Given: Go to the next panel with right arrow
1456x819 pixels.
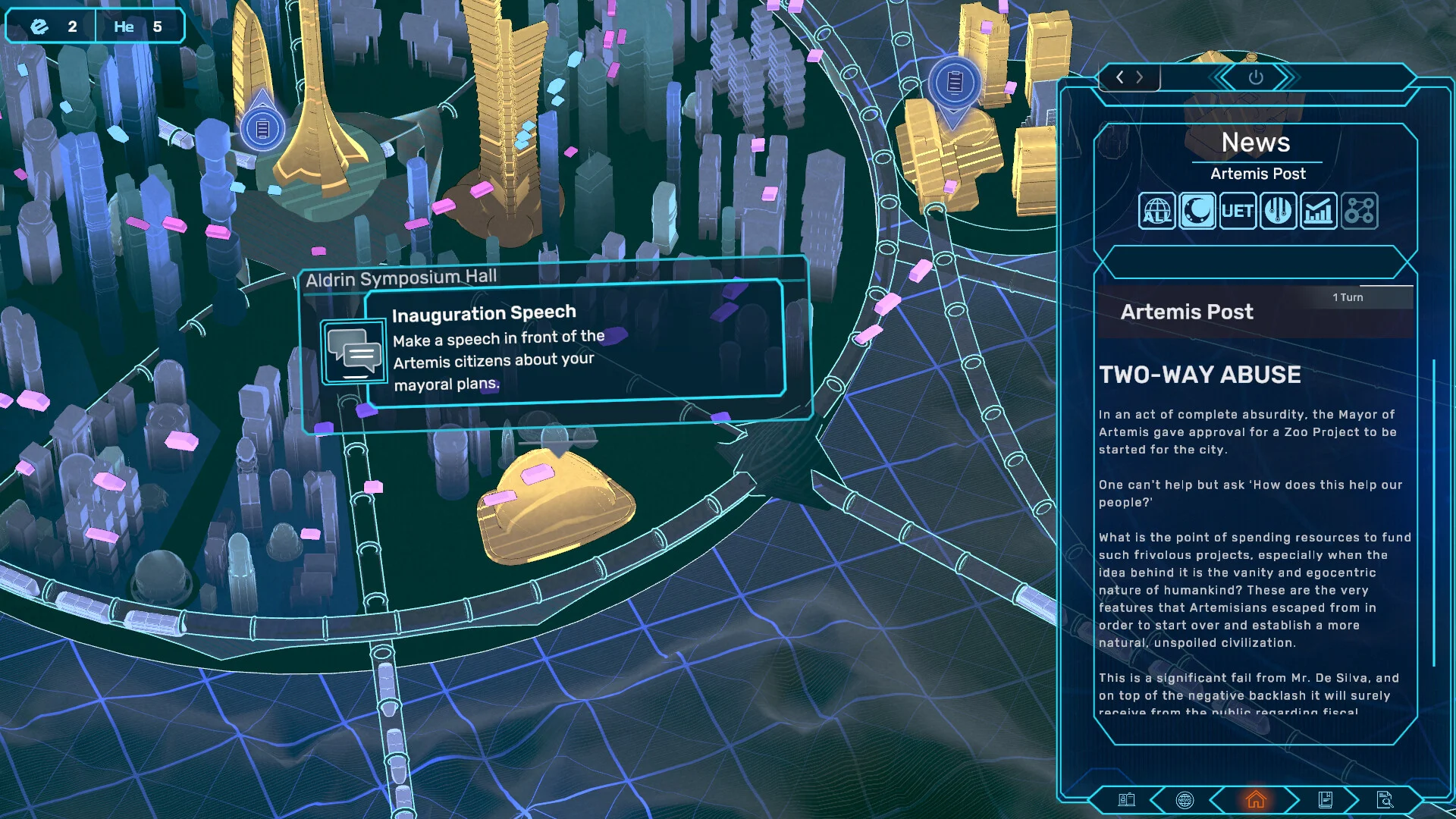Looking at the screenshot, I should (1139, 77).
